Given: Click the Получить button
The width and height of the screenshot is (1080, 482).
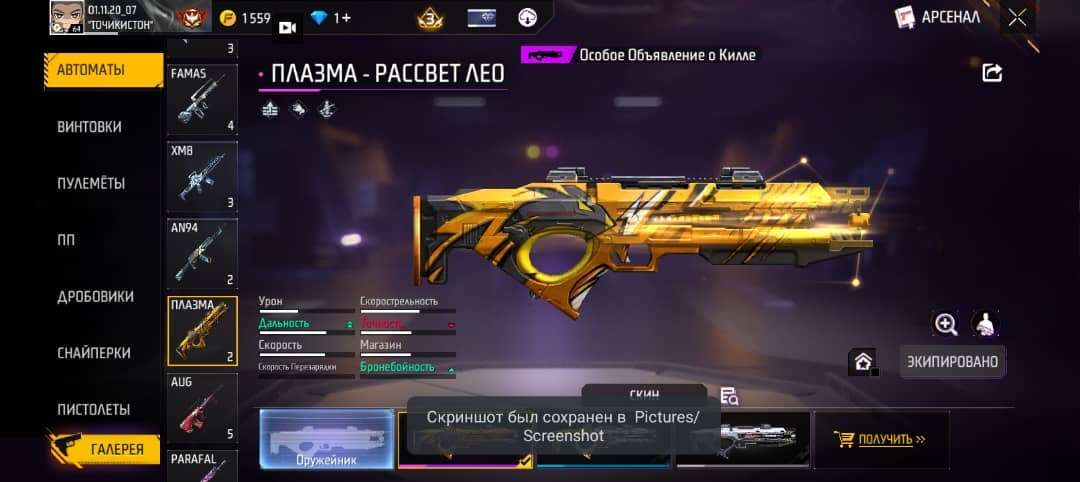Looking at the screenshot, I should [880, 439].
